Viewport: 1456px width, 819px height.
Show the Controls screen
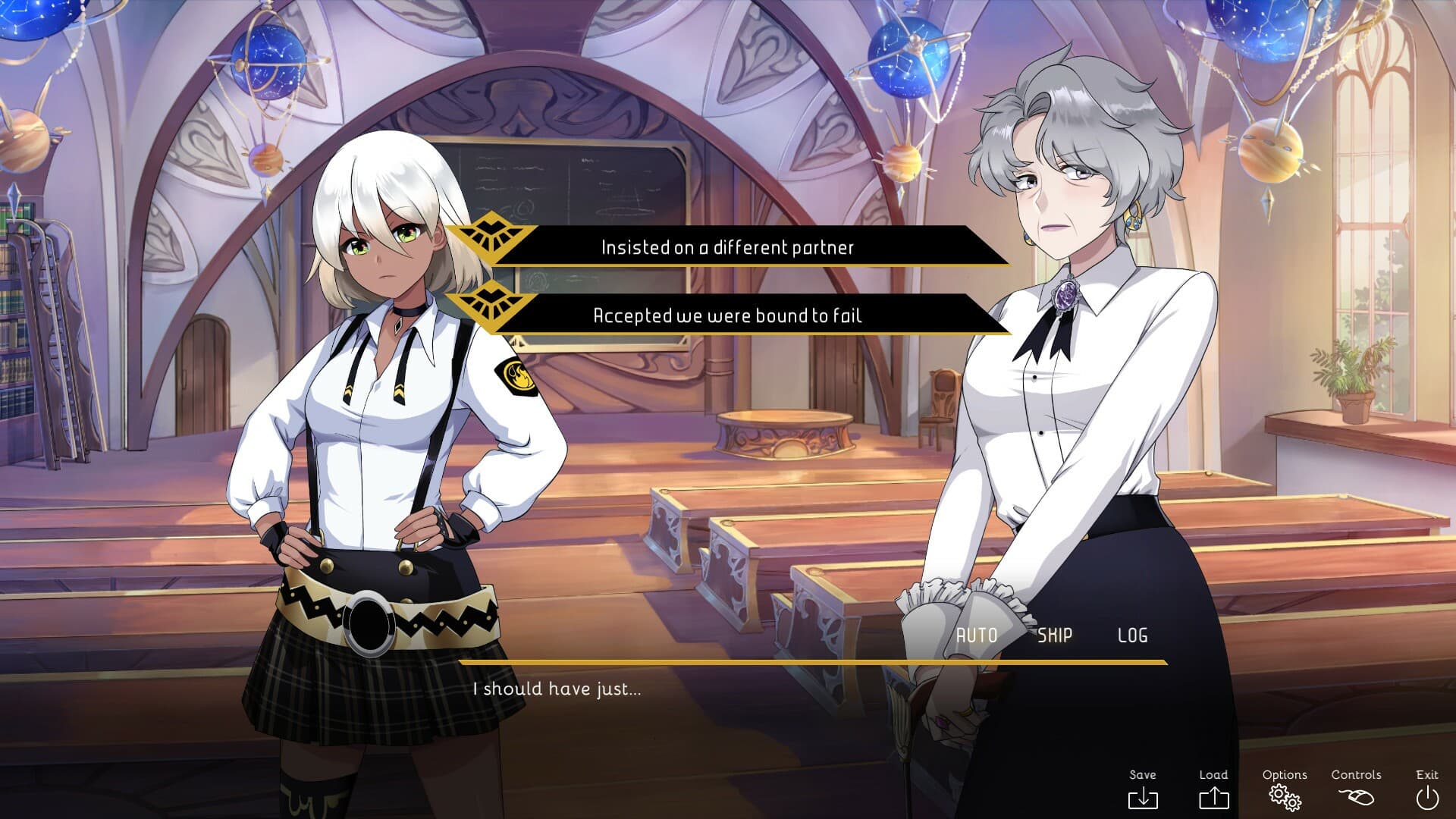1356,789
